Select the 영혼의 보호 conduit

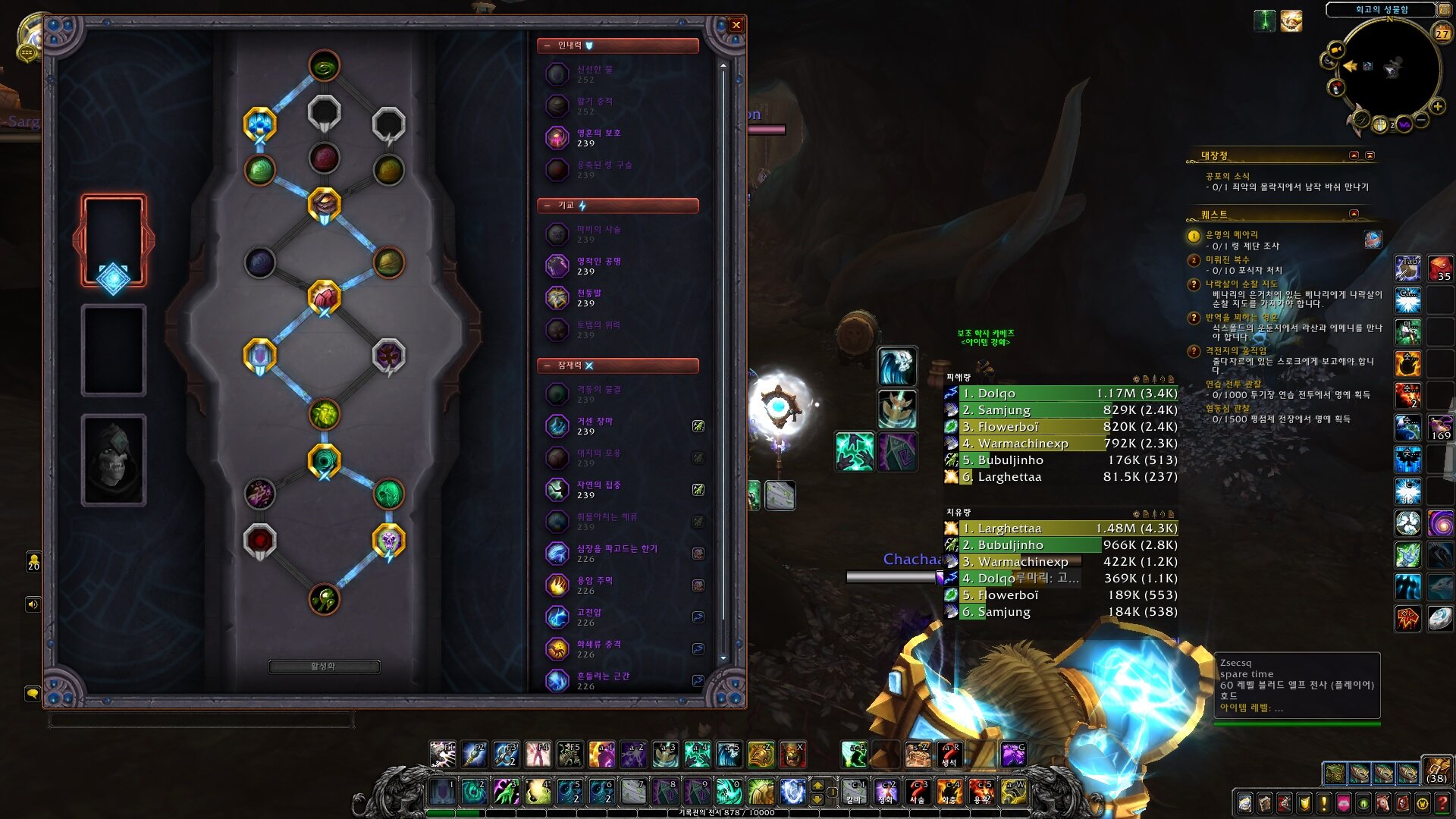599,138
